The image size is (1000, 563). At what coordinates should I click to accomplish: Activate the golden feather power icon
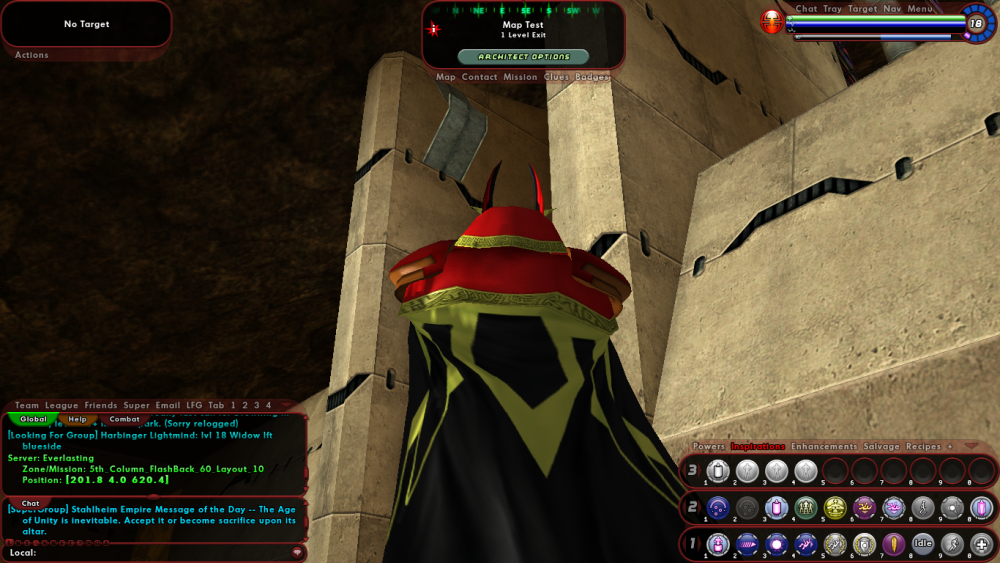pos(894,544)
